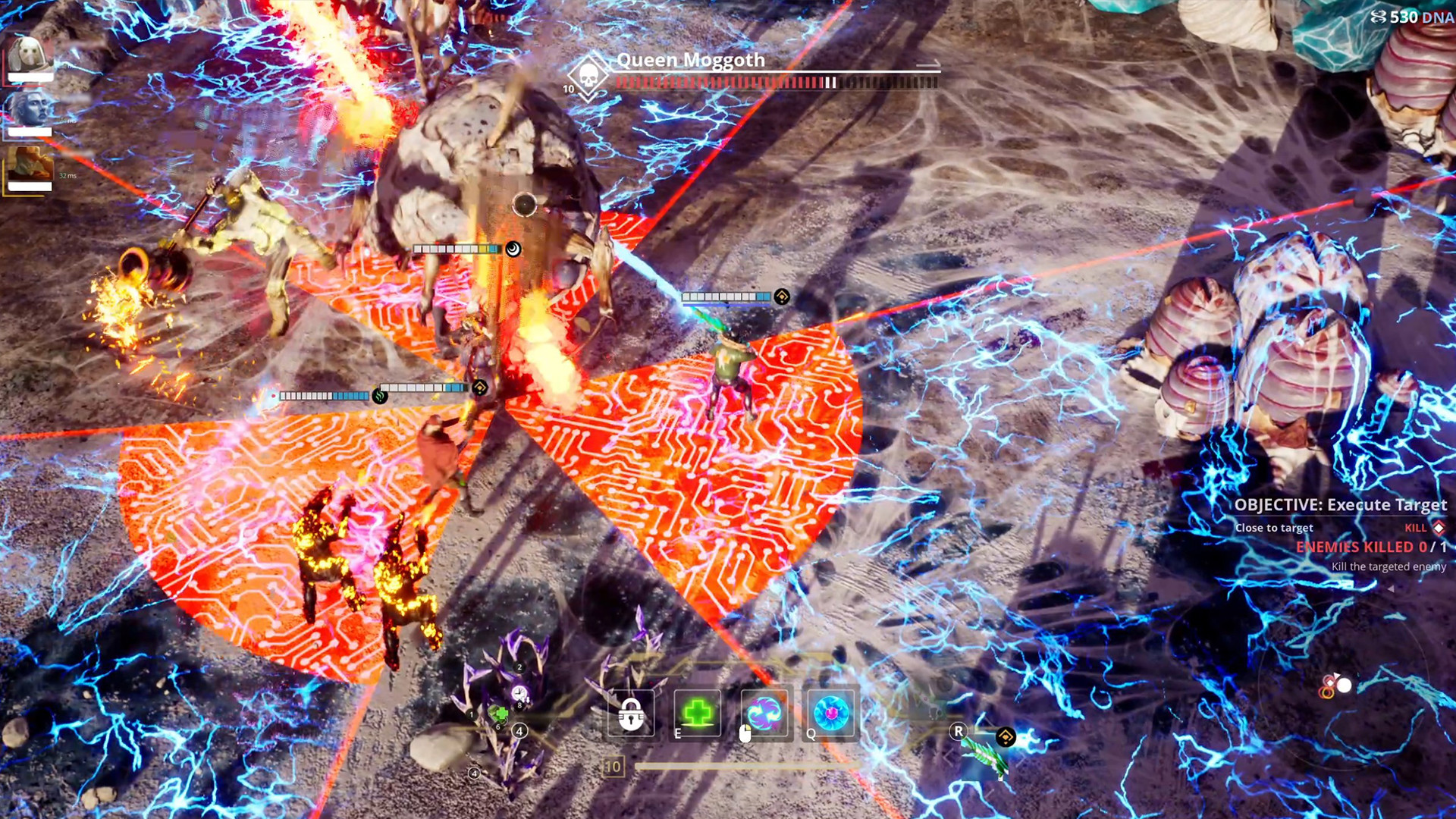
Task: Toggle the moon icon beside the boss's smaller health bar
Action: [x=513, y=249]
